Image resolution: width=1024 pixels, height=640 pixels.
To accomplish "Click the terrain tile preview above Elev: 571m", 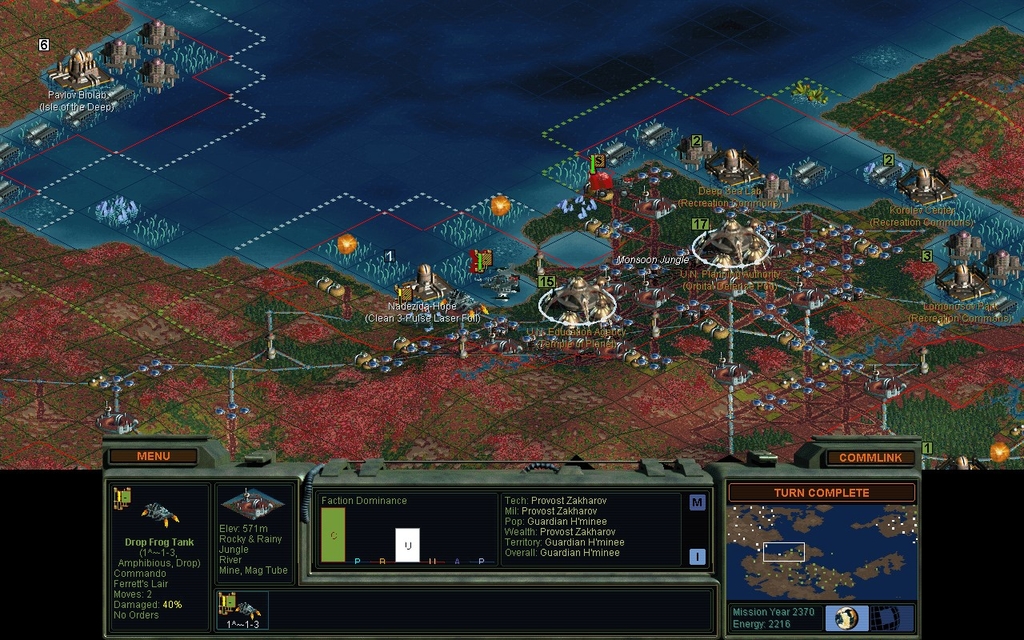I will 252,504.
